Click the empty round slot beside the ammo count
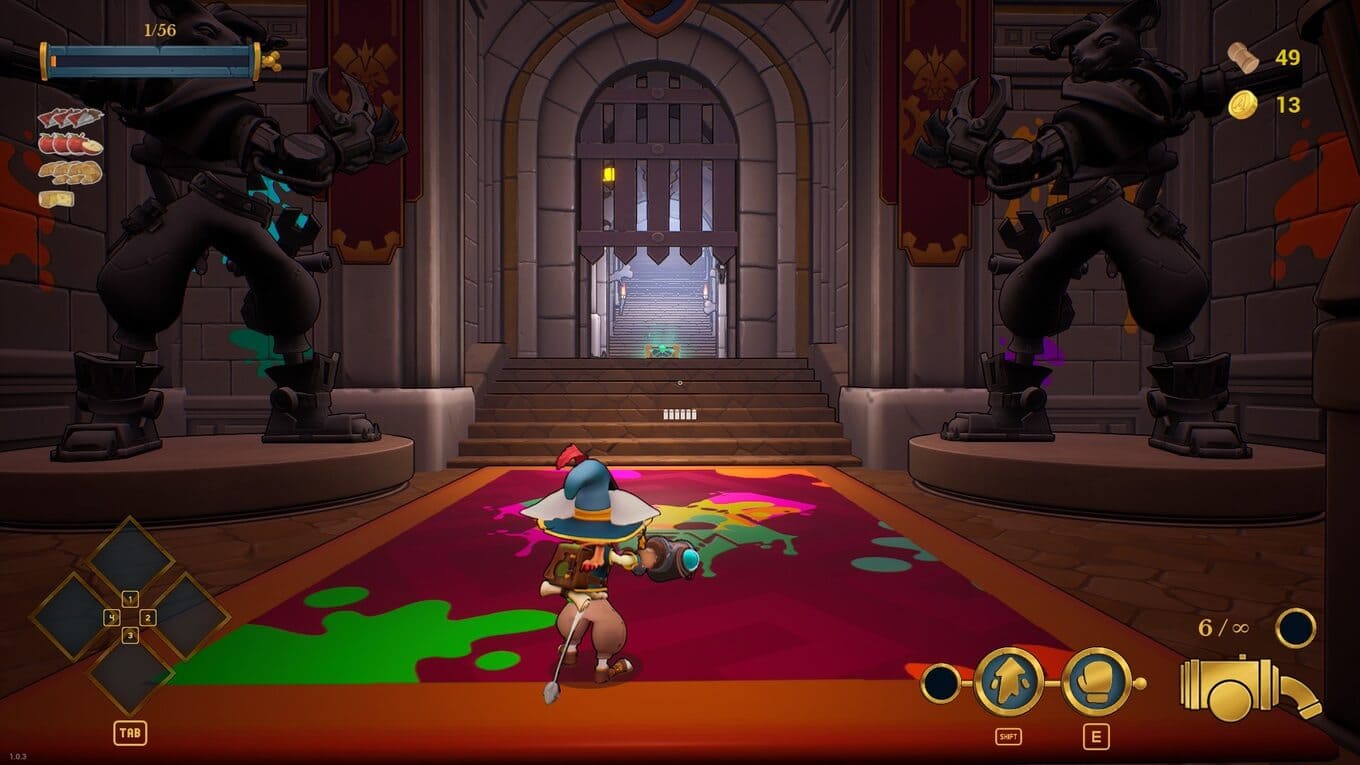This screenshot has height=765, width=1360. tap(1295, 628)
